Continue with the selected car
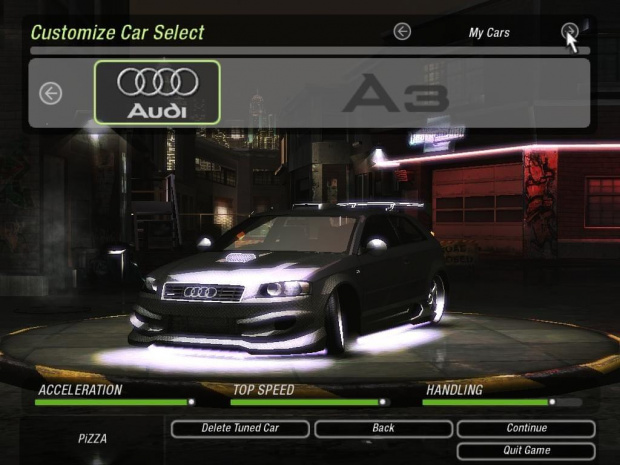 526,428
